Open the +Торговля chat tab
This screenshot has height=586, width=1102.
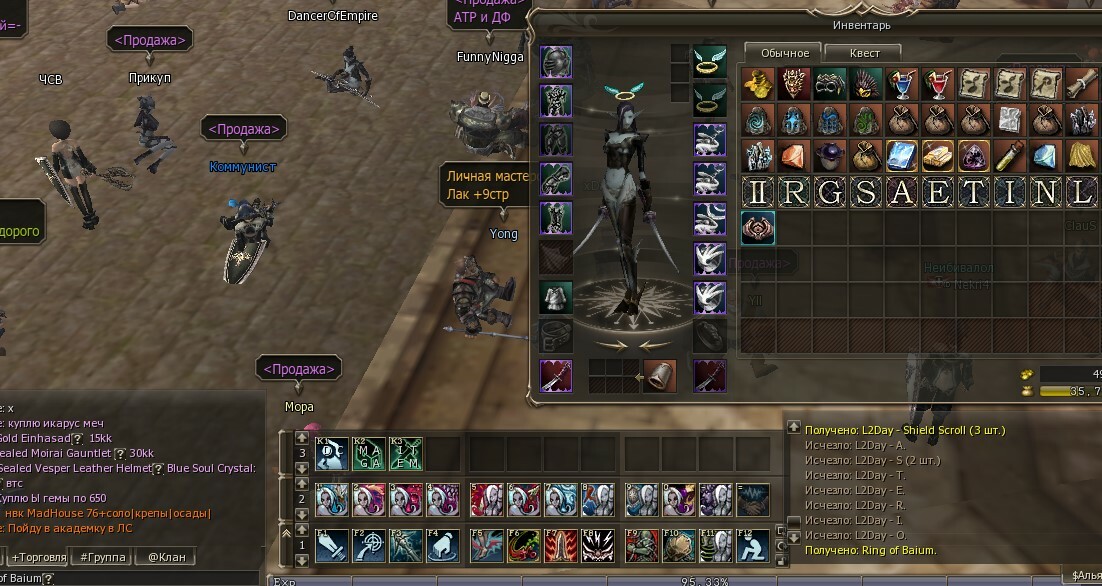(39, 557)
